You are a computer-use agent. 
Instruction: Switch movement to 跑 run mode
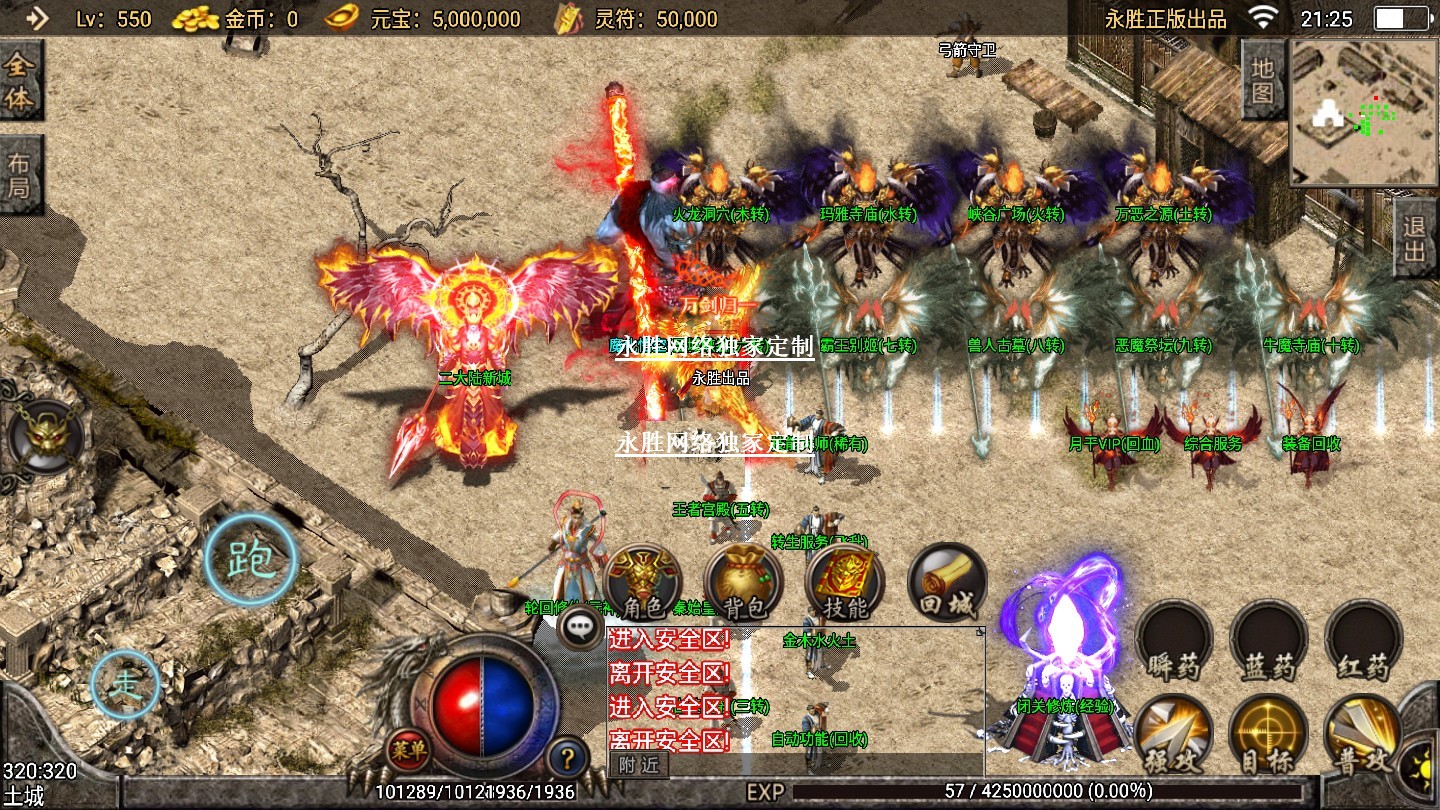[250, 562]
